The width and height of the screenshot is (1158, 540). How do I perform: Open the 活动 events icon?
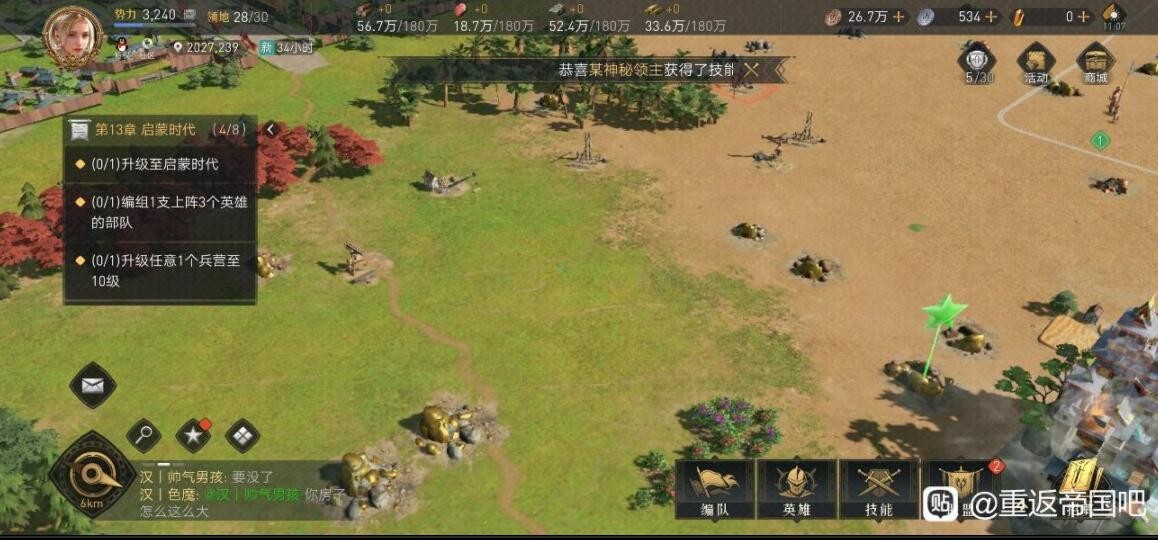tap(1036, 62)
